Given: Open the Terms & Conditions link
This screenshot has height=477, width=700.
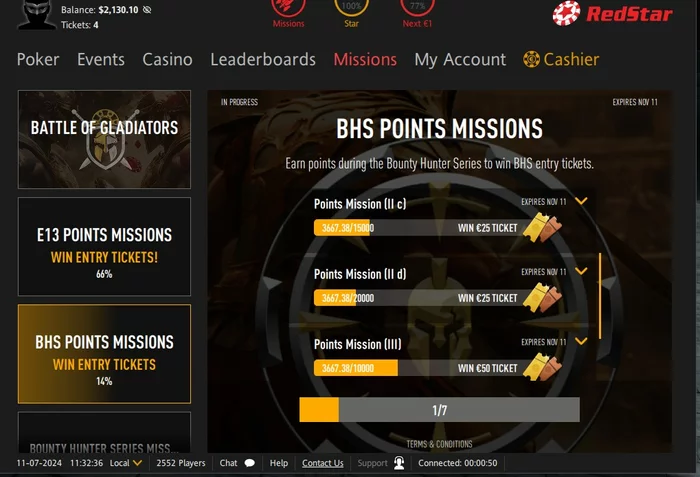Looking at the screenshot, I should click(x=439, y=444).
